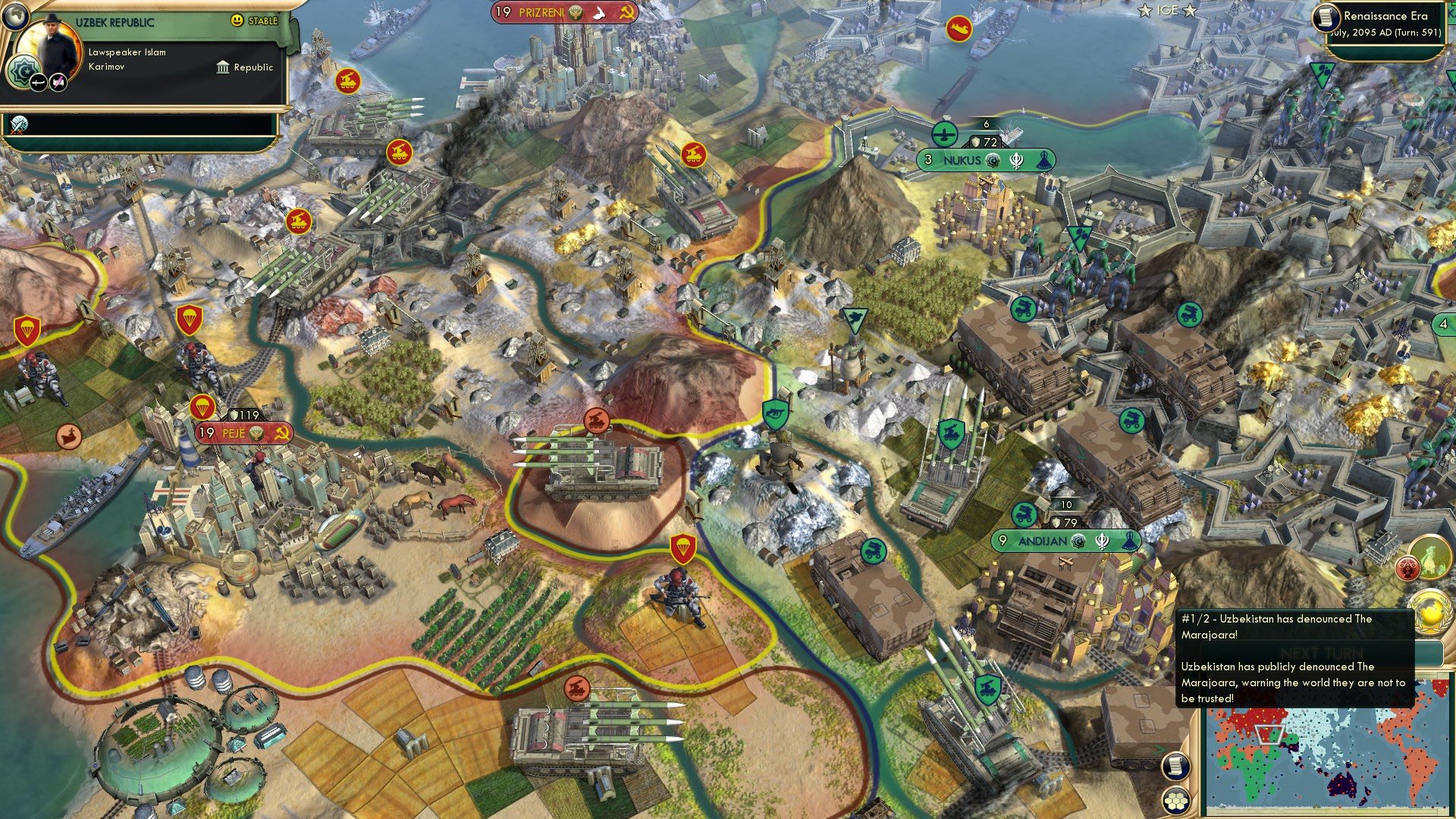Viewport: 1456px width, 819px height.
Task: Open the Prizreni city banner
Action: [x=563, y=12]
